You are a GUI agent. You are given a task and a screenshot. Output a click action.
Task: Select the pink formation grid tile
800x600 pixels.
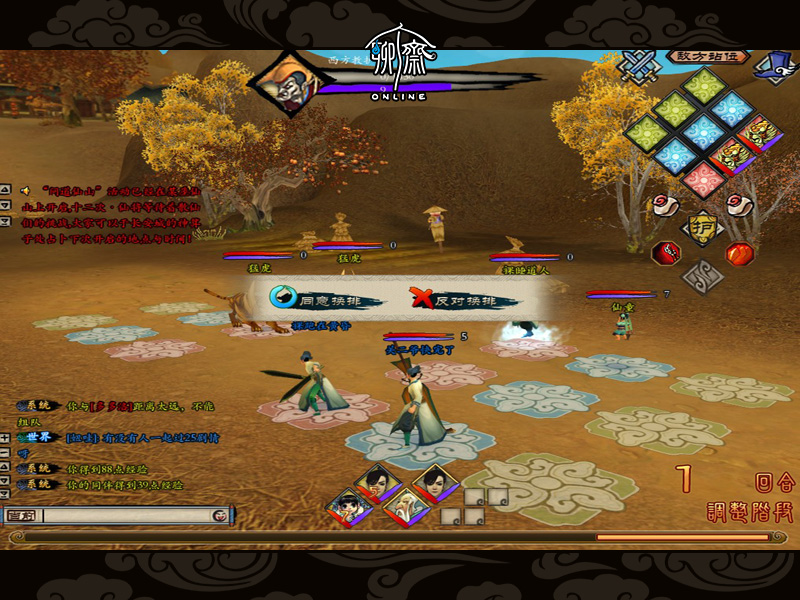(704, 179)
